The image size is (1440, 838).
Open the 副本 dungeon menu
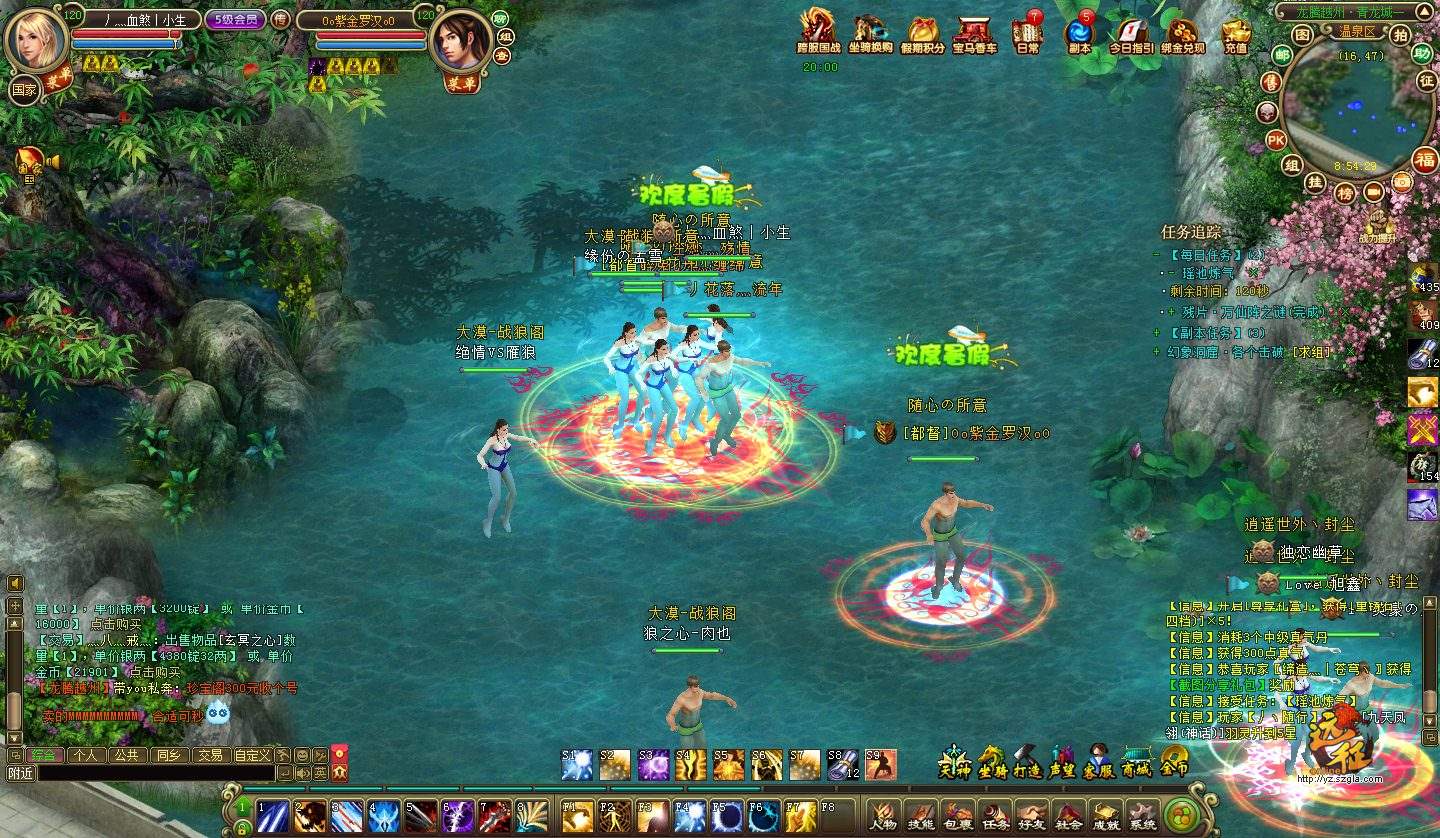coord(1080,32)
